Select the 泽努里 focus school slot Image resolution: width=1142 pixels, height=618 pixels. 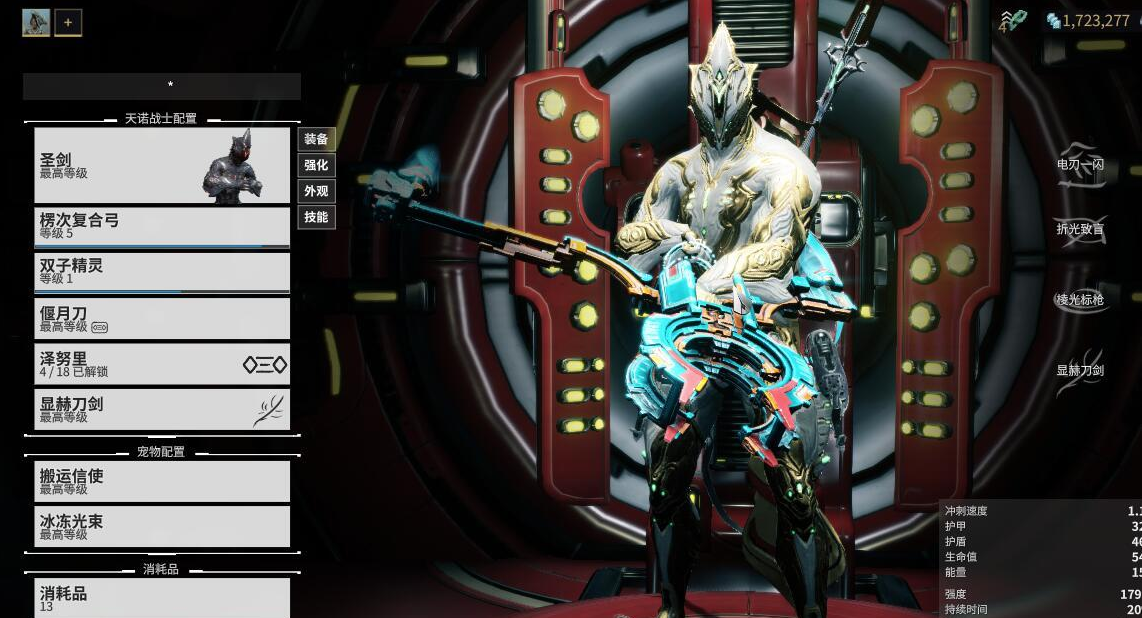(161, 364)
